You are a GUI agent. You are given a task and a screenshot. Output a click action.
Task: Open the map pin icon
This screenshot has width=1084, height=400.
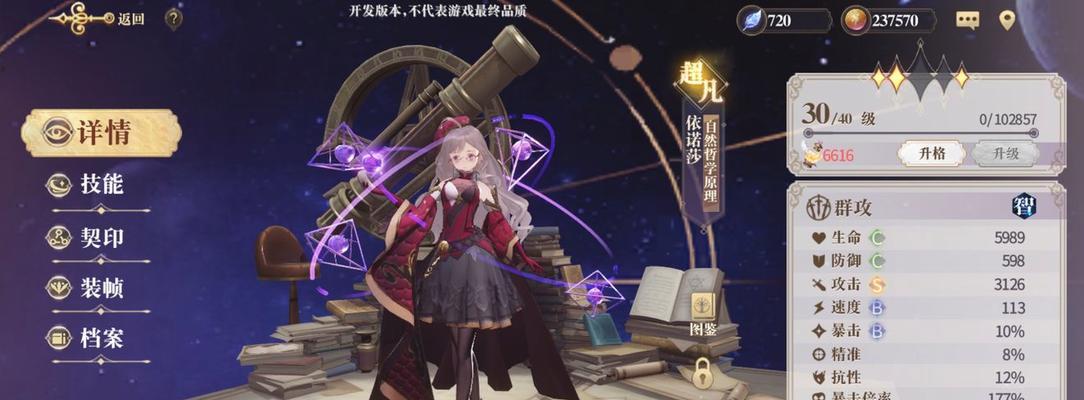tap(1007, 20)
